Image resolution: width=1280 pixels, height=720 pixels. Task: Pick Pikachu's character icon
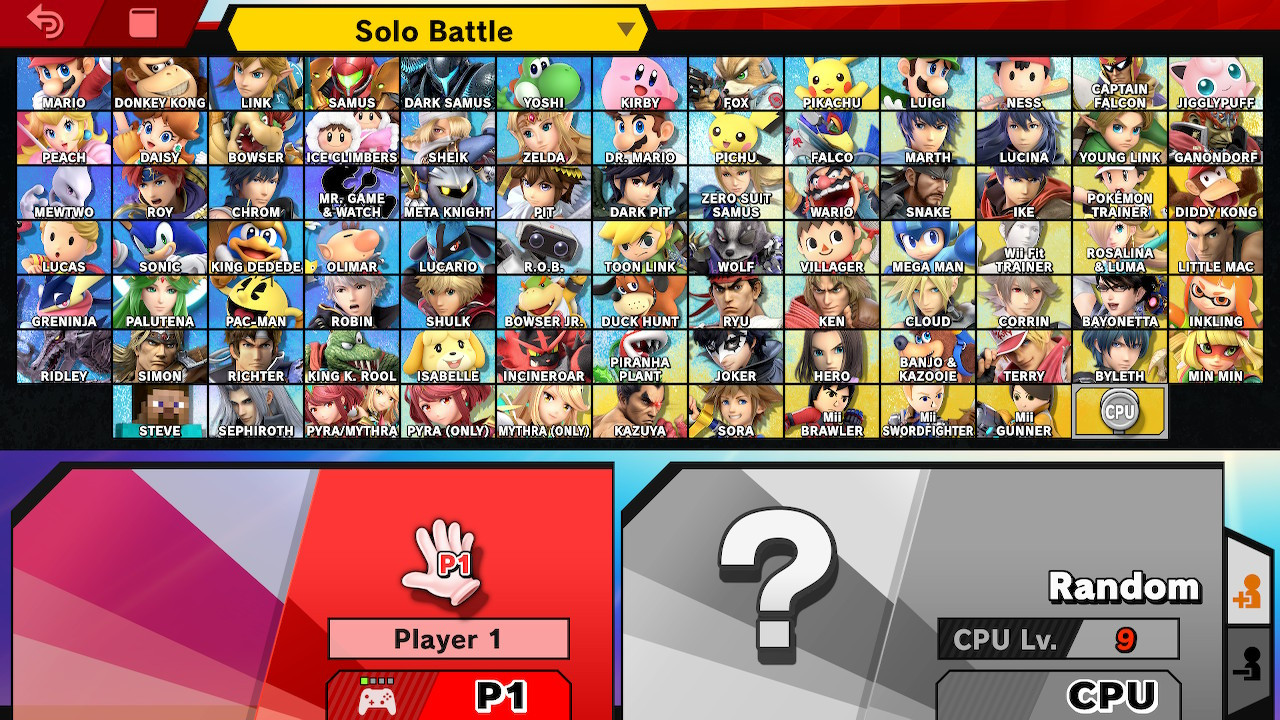point(831,80)
